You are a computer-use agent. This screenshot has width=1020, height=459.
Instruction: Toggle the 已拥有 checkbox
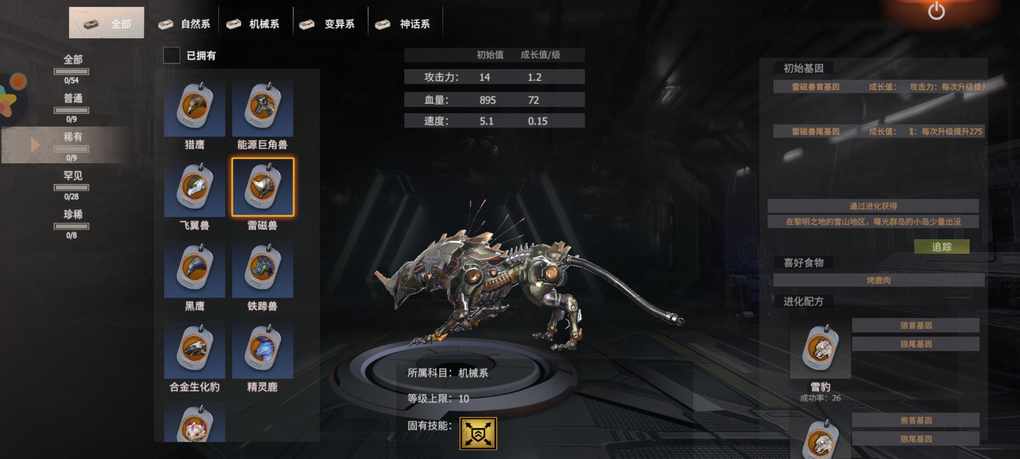coord(172,55)
